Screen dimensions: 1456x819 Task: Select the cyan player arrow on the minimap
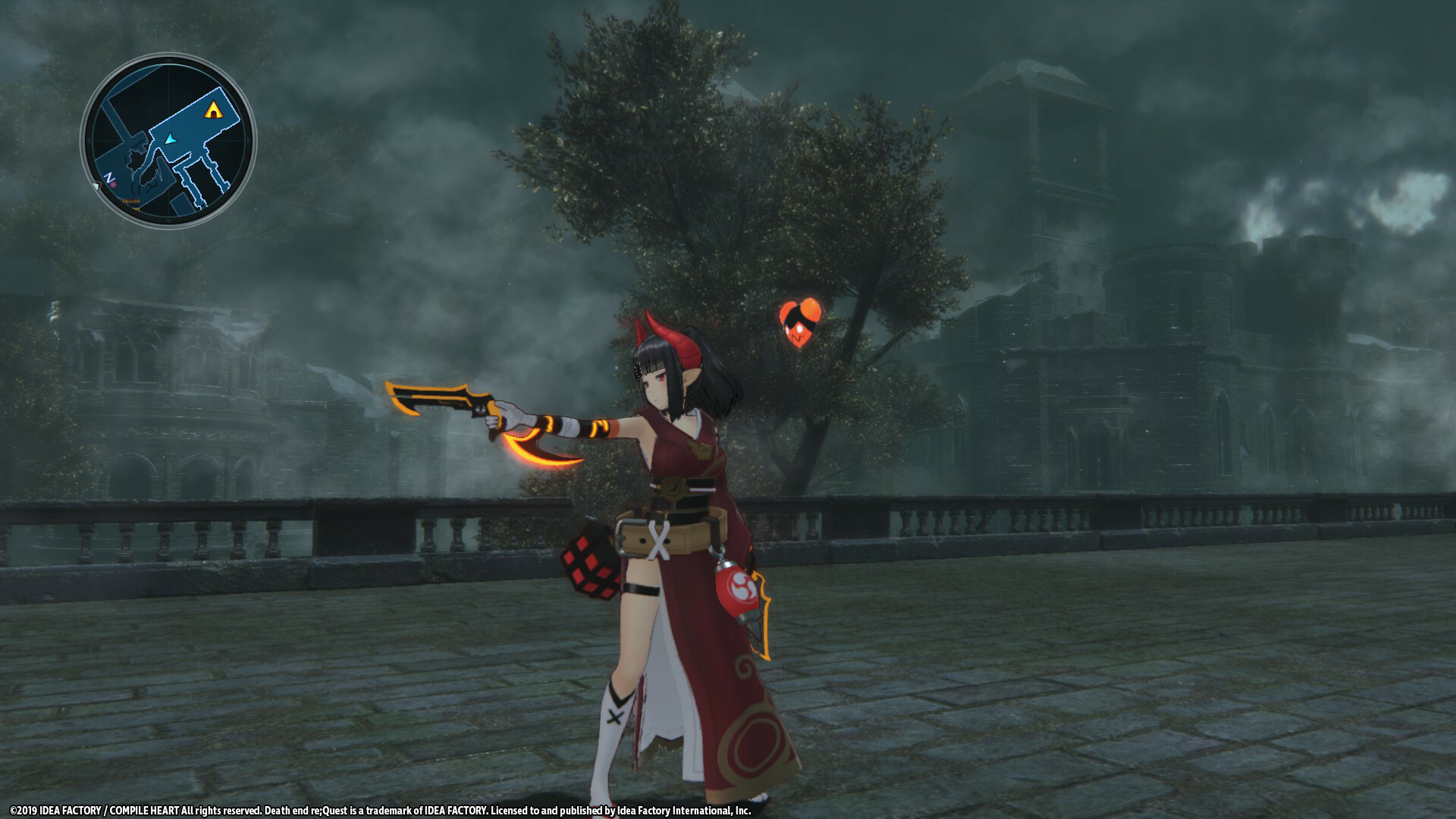tap(171, 138)
